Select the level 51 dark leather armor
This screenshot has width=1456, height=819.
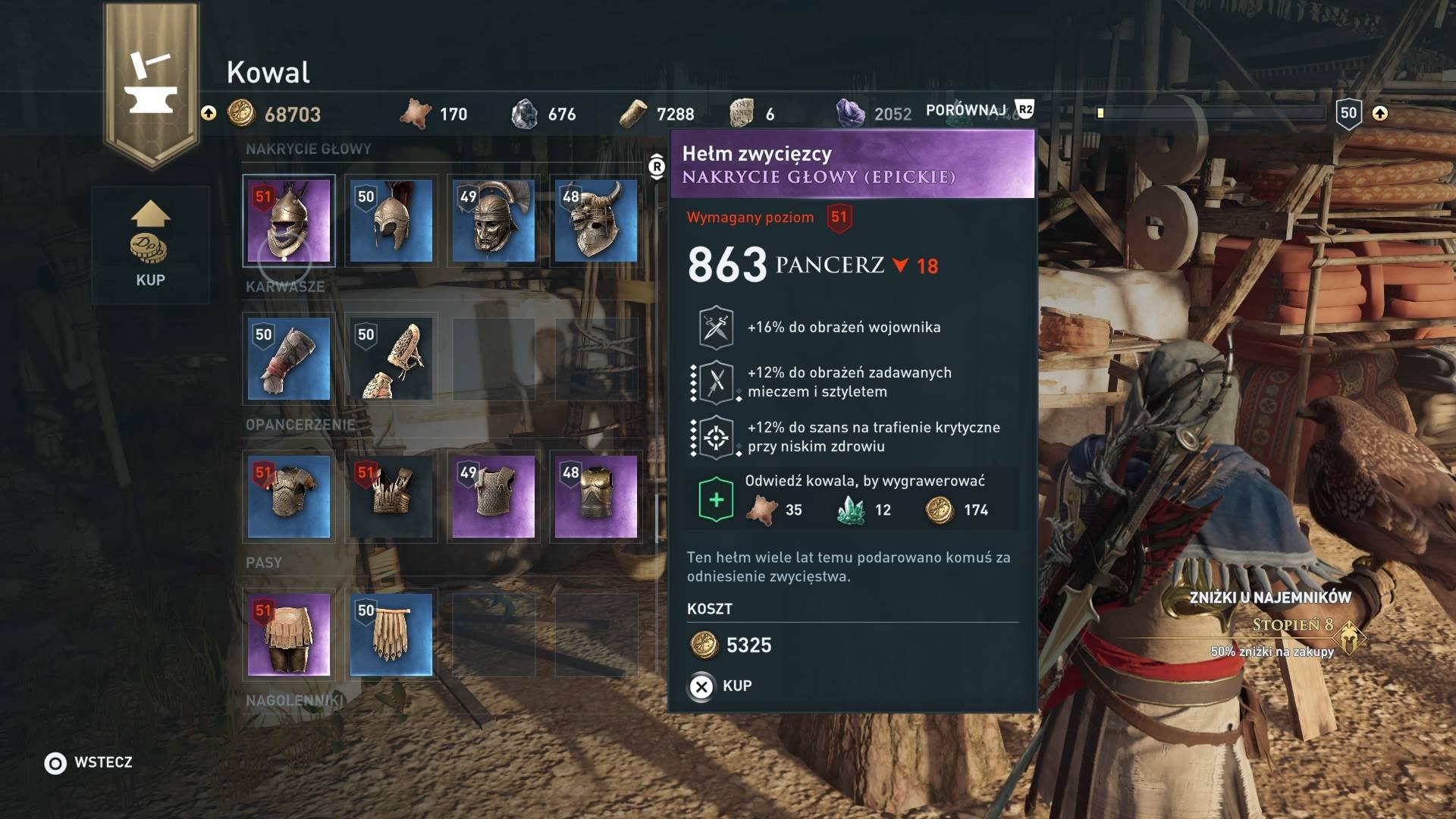coord(391,497)
